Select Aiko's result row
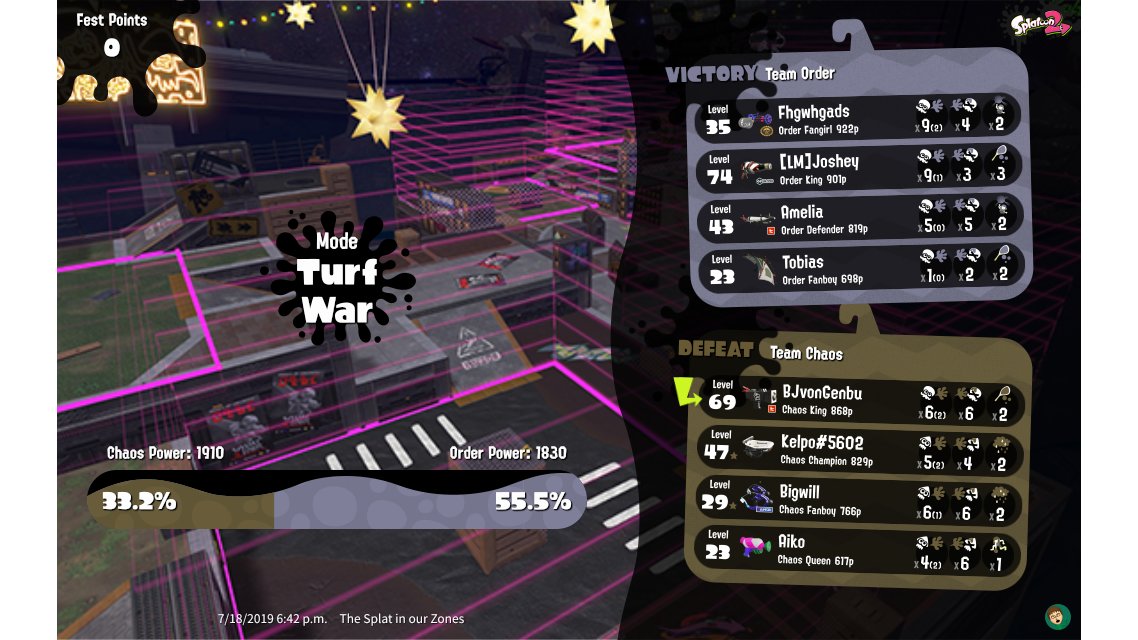Image resolution: width=1138 pixels, height=640 pixels. (x=858, y=550)
